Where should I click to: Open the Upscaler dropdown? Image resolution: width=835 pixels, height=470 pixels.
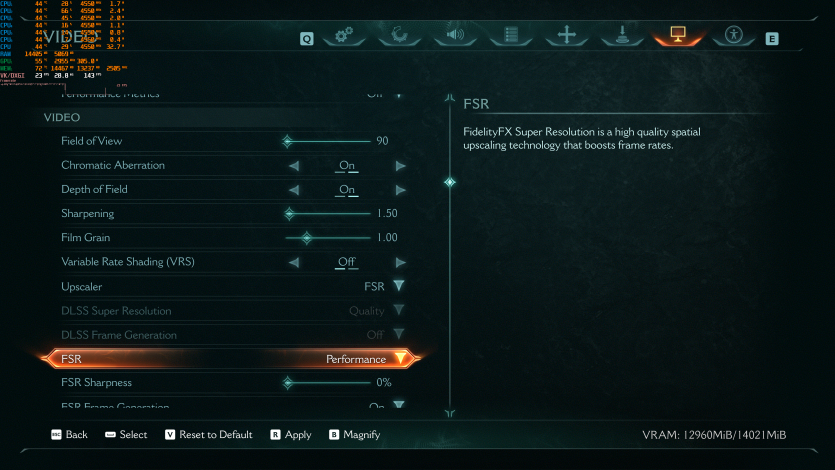[399, 286]
